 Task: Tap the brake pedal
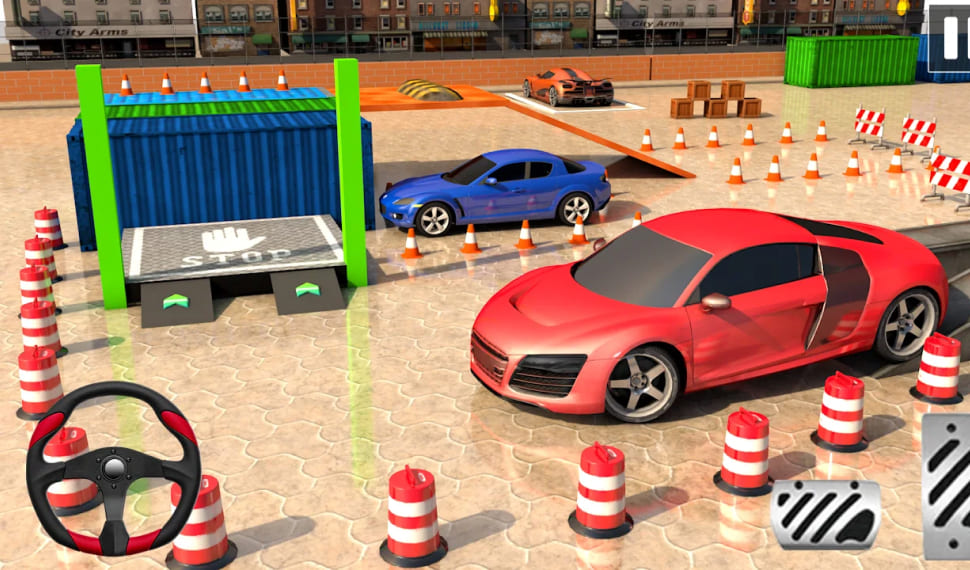coord(826,514)
